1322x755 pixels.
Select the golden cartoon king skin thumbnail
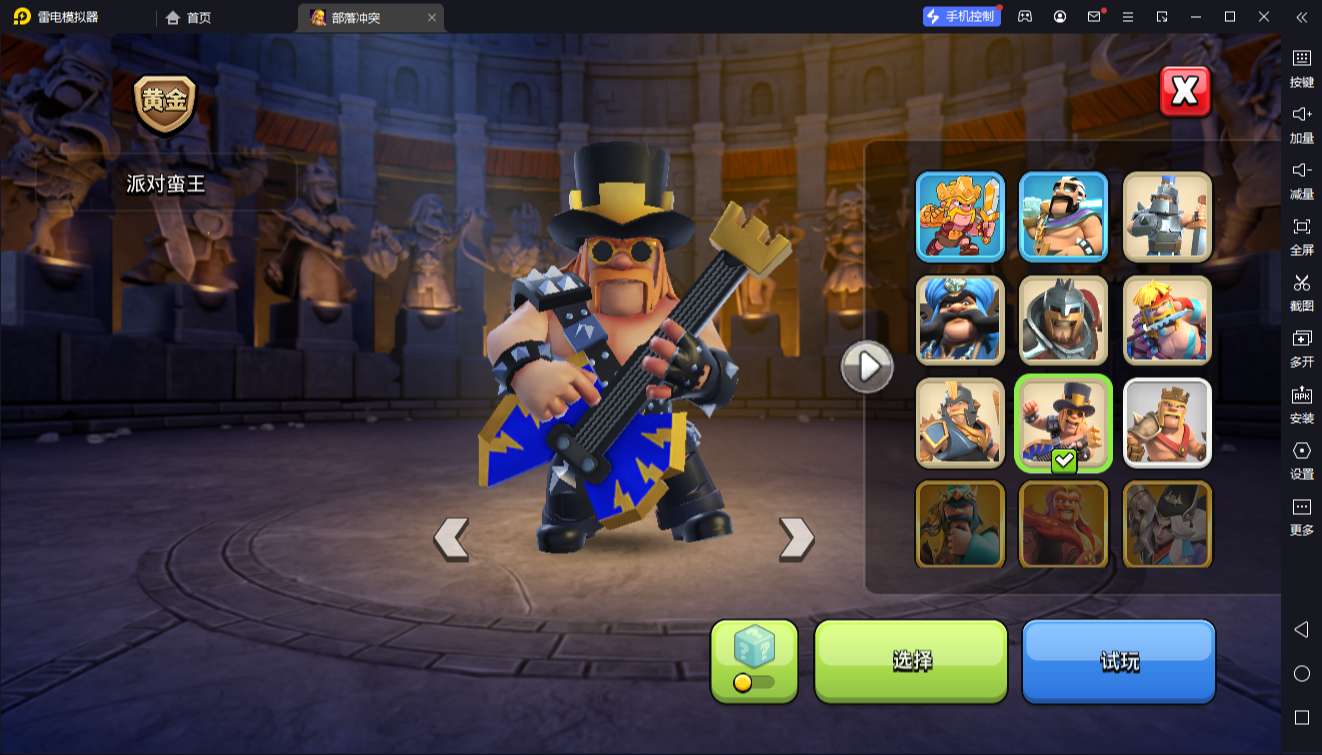point(960,216)
